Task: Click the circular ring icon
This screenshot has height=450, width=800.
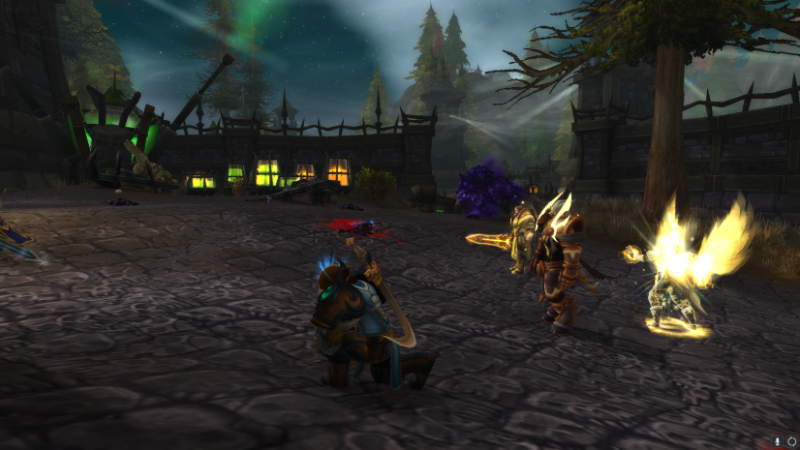Action: tap(791, 440)
